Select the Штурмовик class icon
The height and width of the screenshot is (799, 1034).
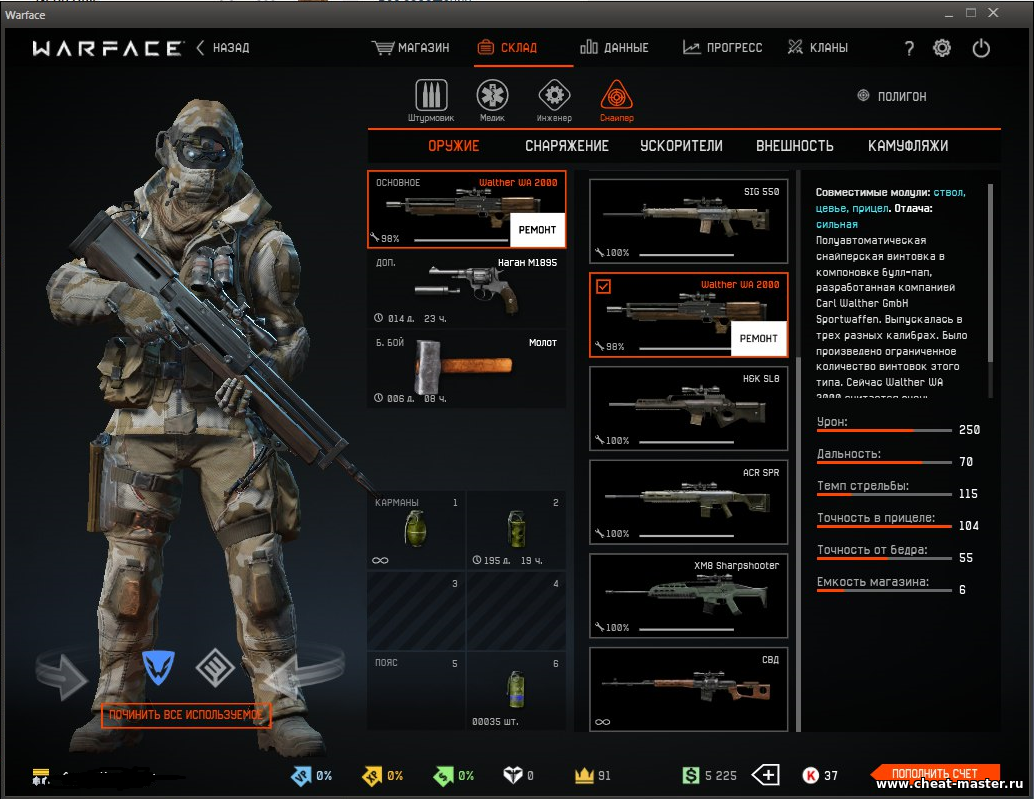tap(431, 98)
